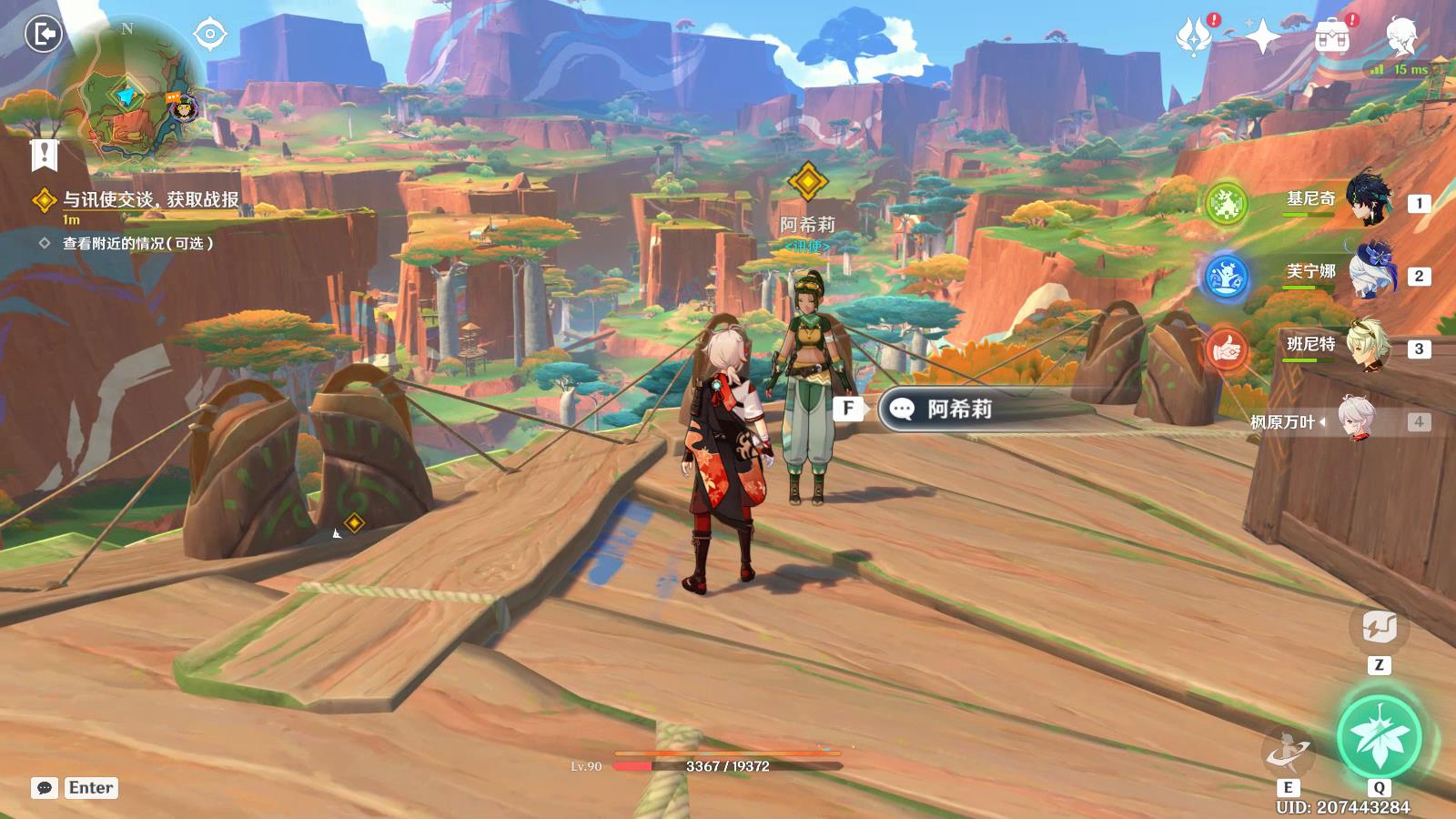
Task: Select the tracked quest 与讯使交谈，获取战报
Action: 150,200
